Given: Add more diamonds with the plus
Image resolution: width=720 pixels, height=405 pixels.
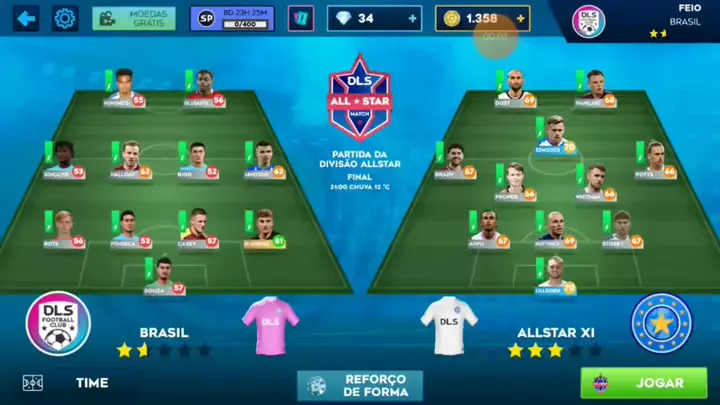Looking at the screenshot, I should tap(413, 18).
